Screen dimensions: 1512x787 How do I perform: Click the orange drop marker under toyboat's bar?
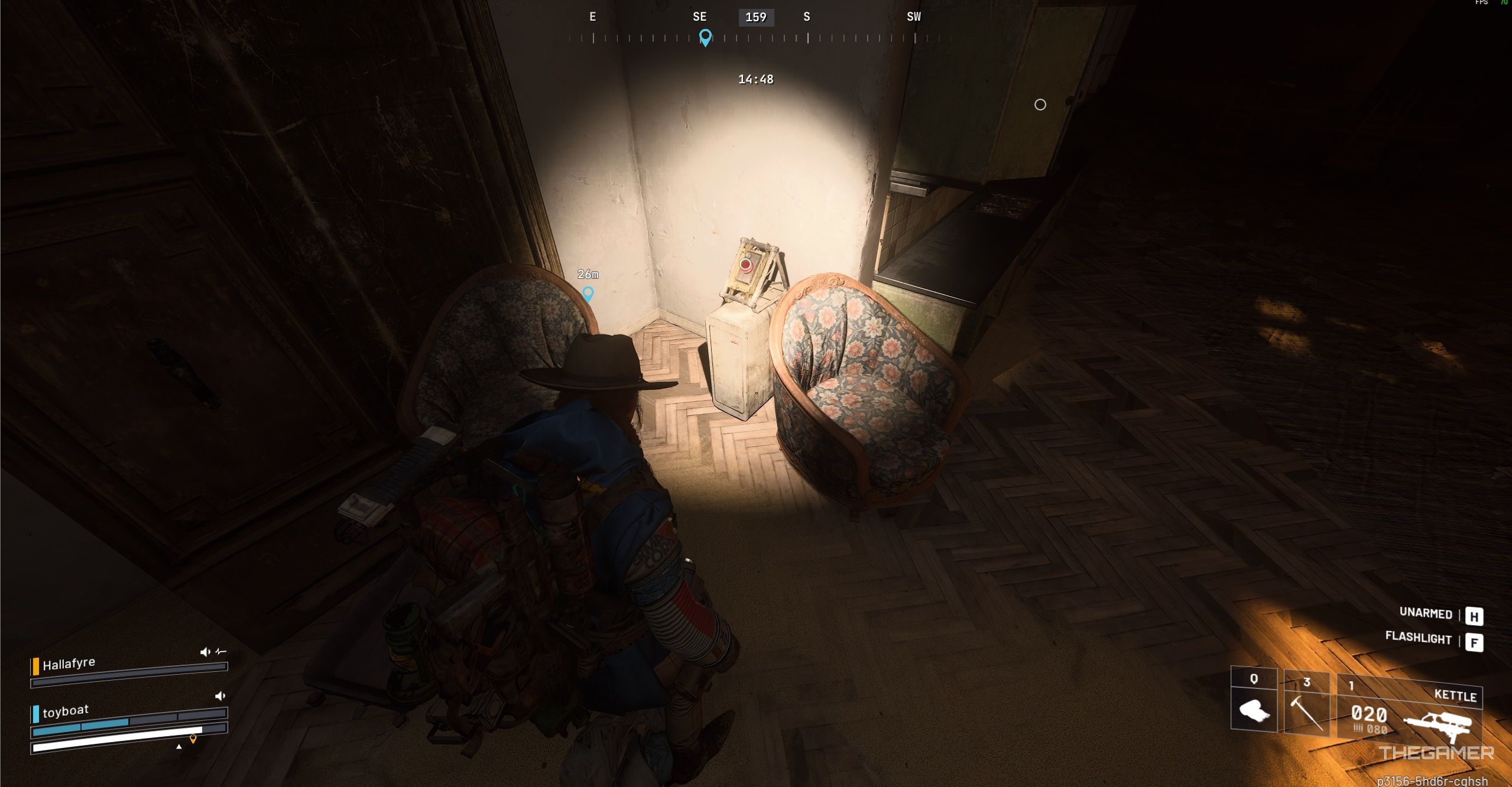tap(193, 740)
